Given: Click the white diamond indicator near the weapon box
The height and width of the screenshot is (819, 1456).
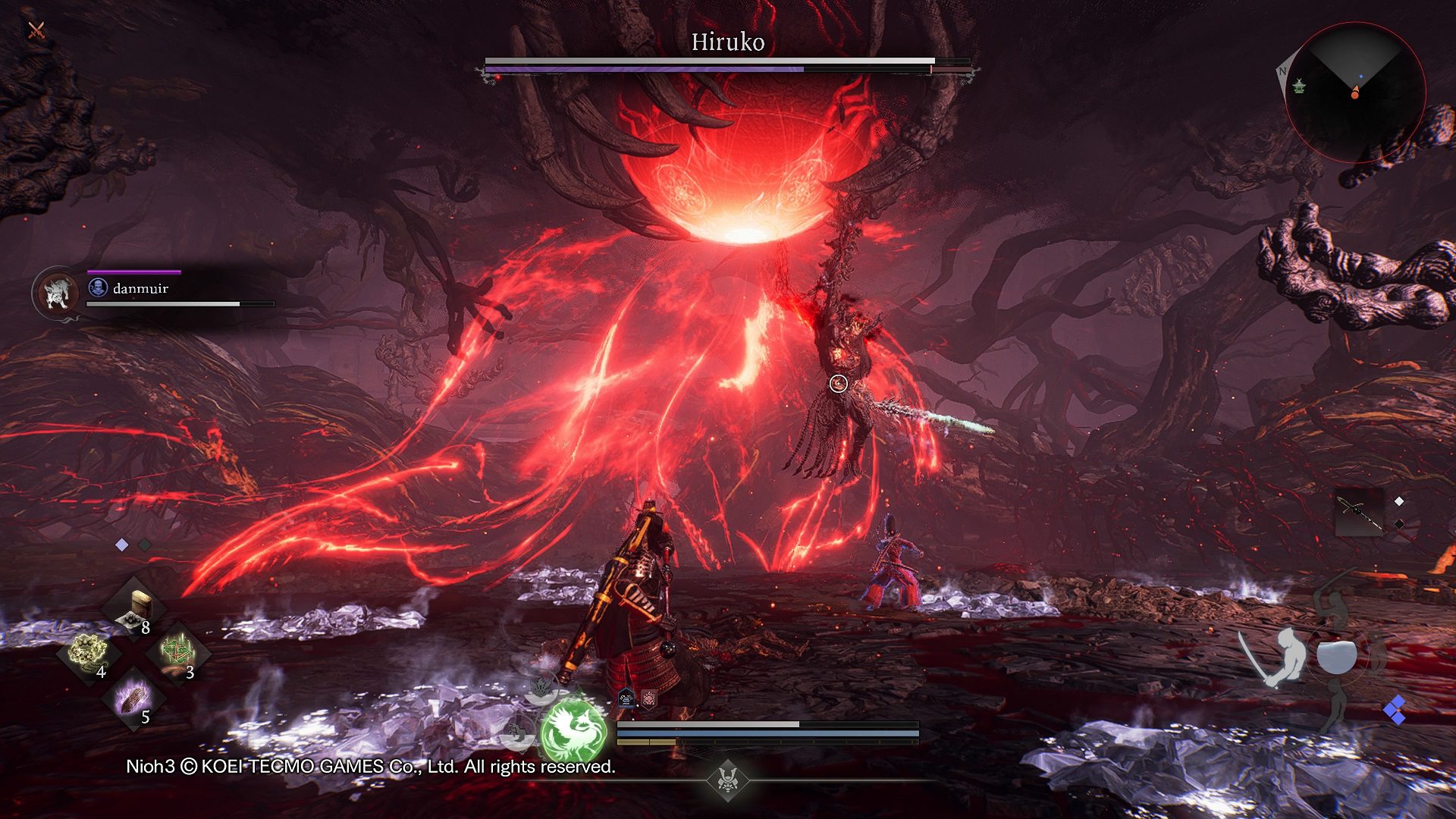Looking at the screenshot, I should pyautogui.click(x=1398, y=501).
